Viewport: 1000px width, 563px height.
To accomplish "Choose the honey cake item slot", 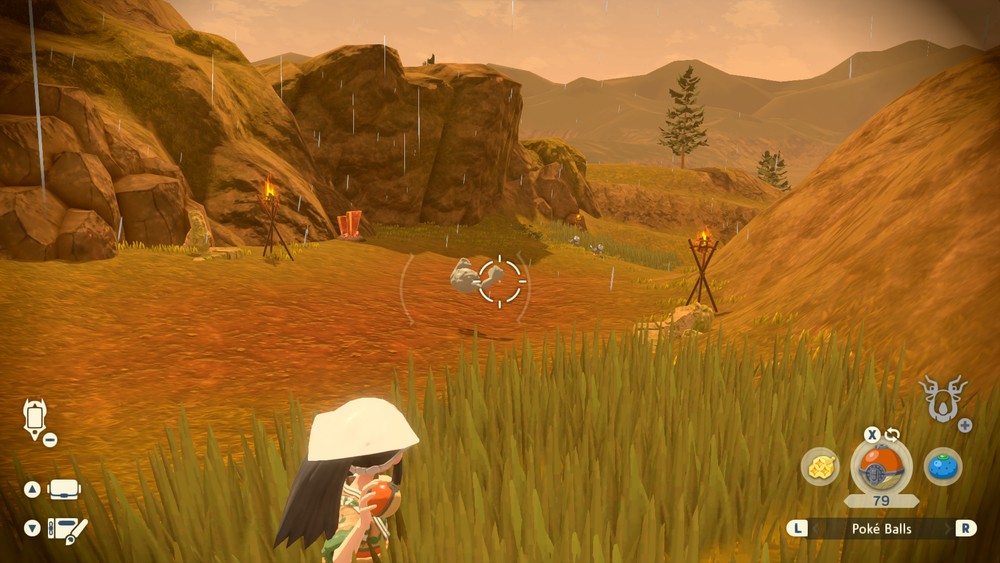I will pos(820,466).
